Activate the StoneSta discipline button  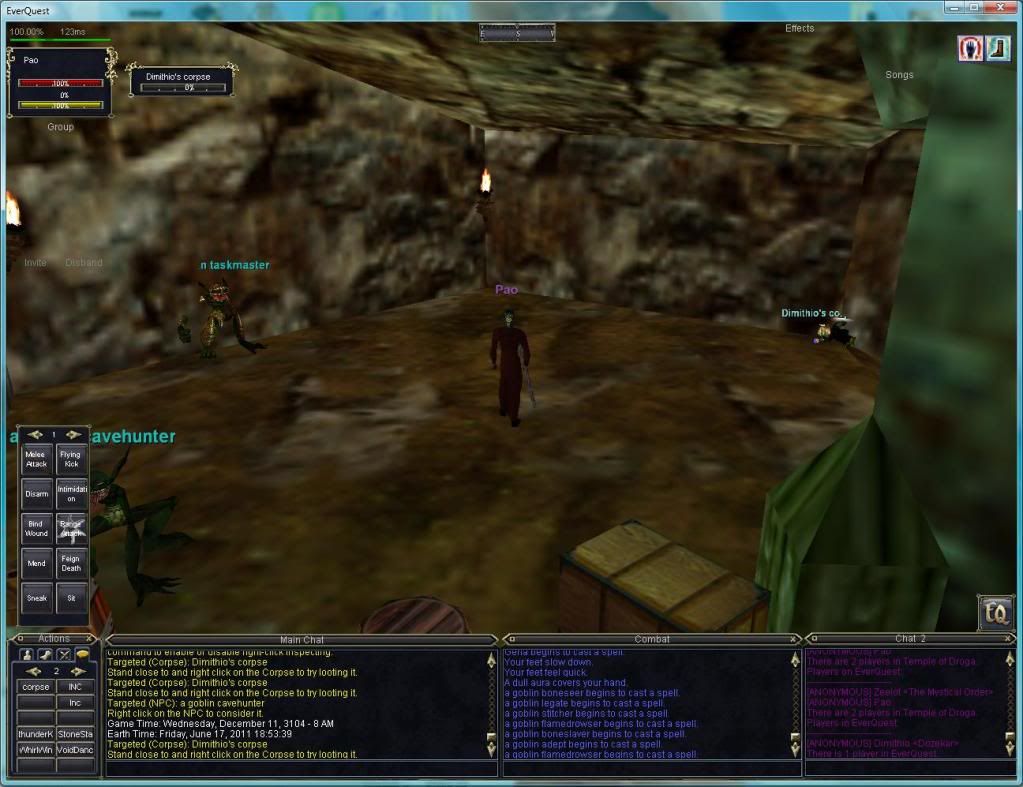click(75, 734)
